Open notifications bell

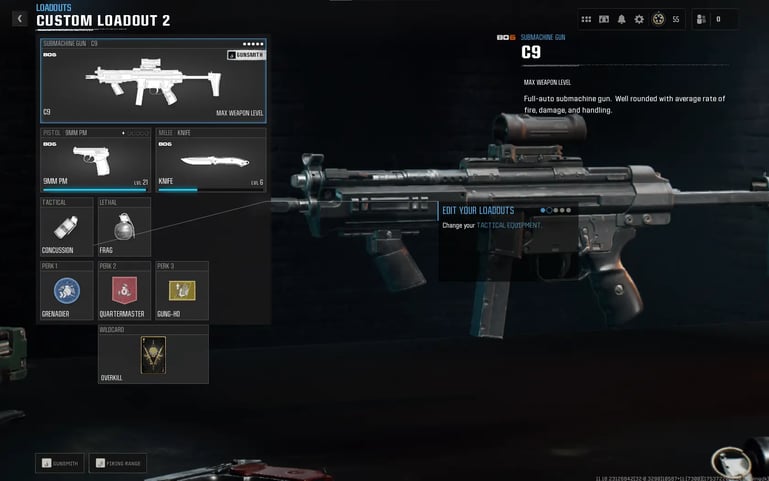(x=622, y=19)
